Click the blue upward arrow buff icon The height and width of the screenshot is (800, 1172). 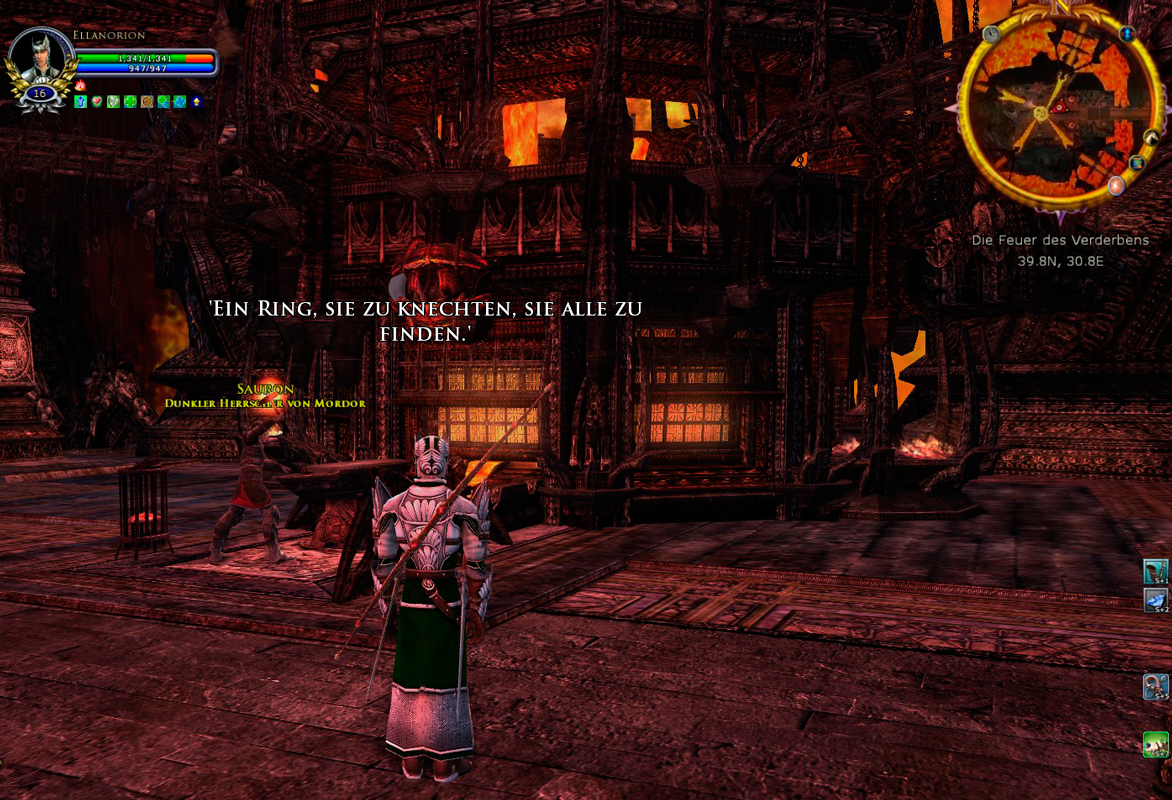(81, 102)
